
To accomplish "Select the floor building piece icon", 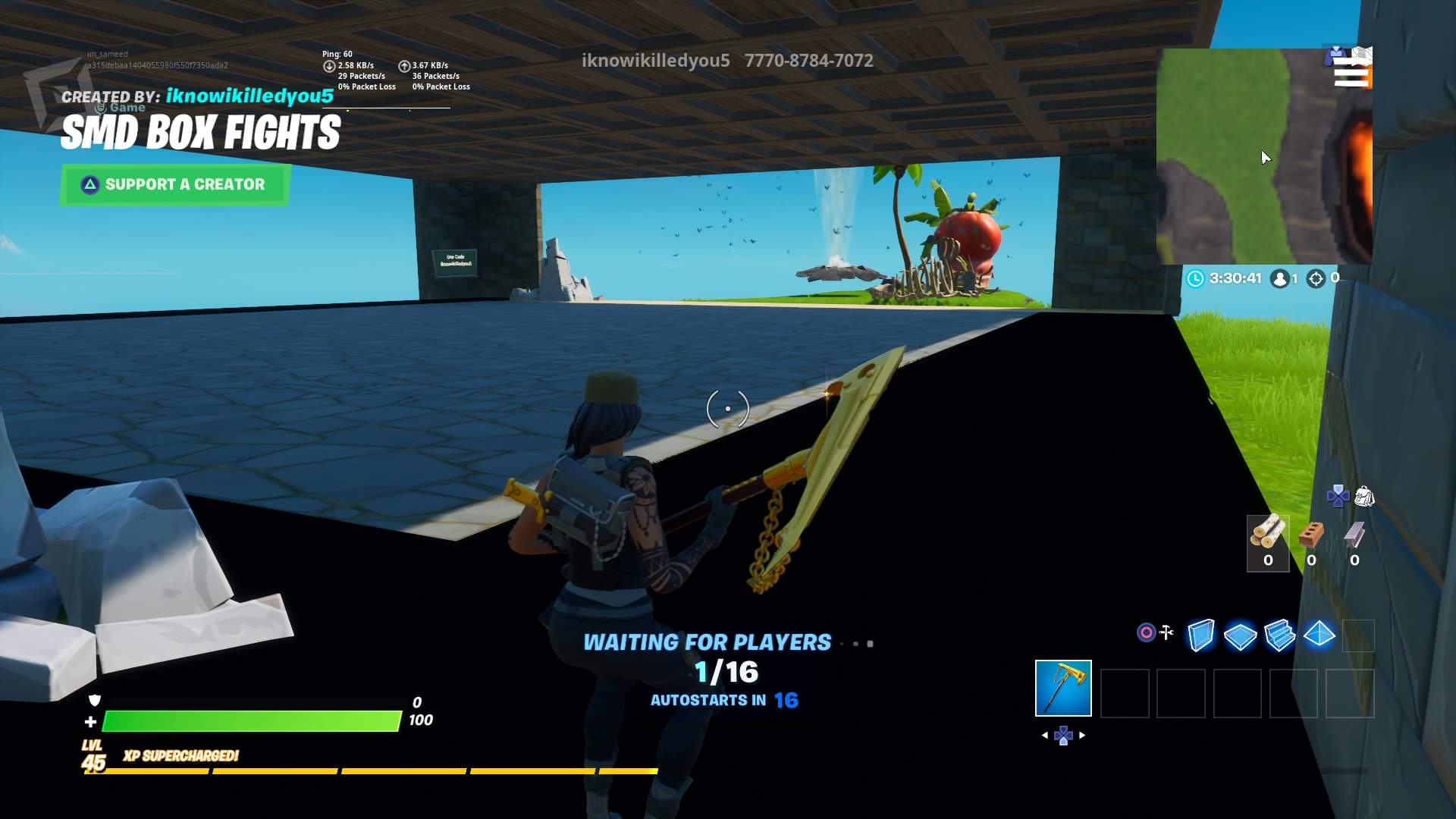I will [1239, 636].
